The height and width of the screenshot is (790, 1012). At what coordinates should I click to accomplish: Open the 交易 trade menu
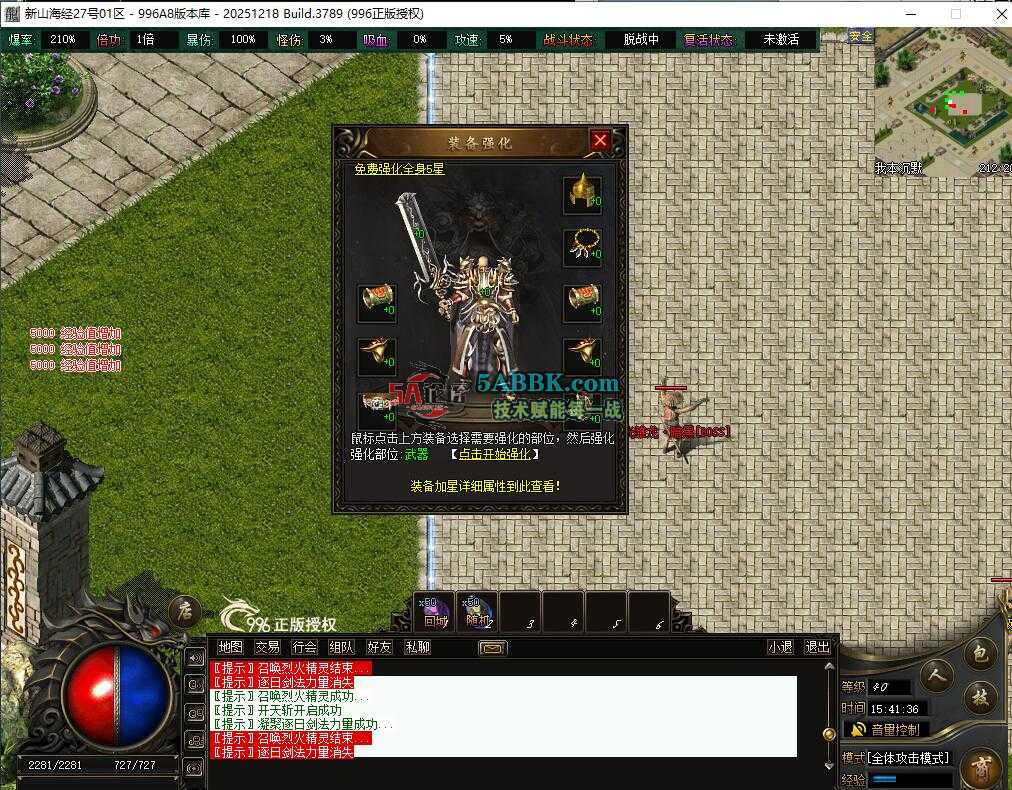click(x=267, y=647)
